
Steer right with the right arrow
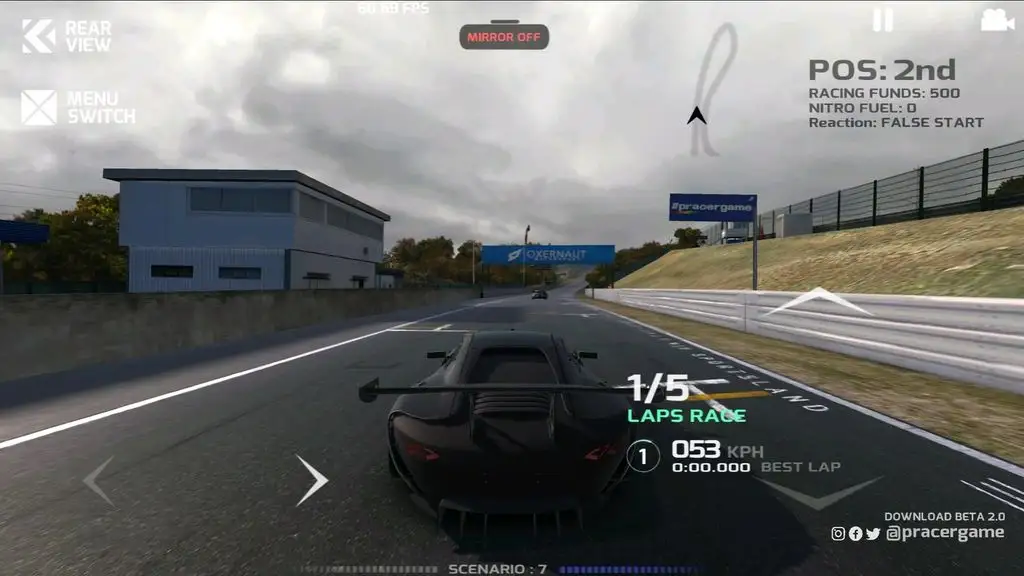tap(311, 480)
